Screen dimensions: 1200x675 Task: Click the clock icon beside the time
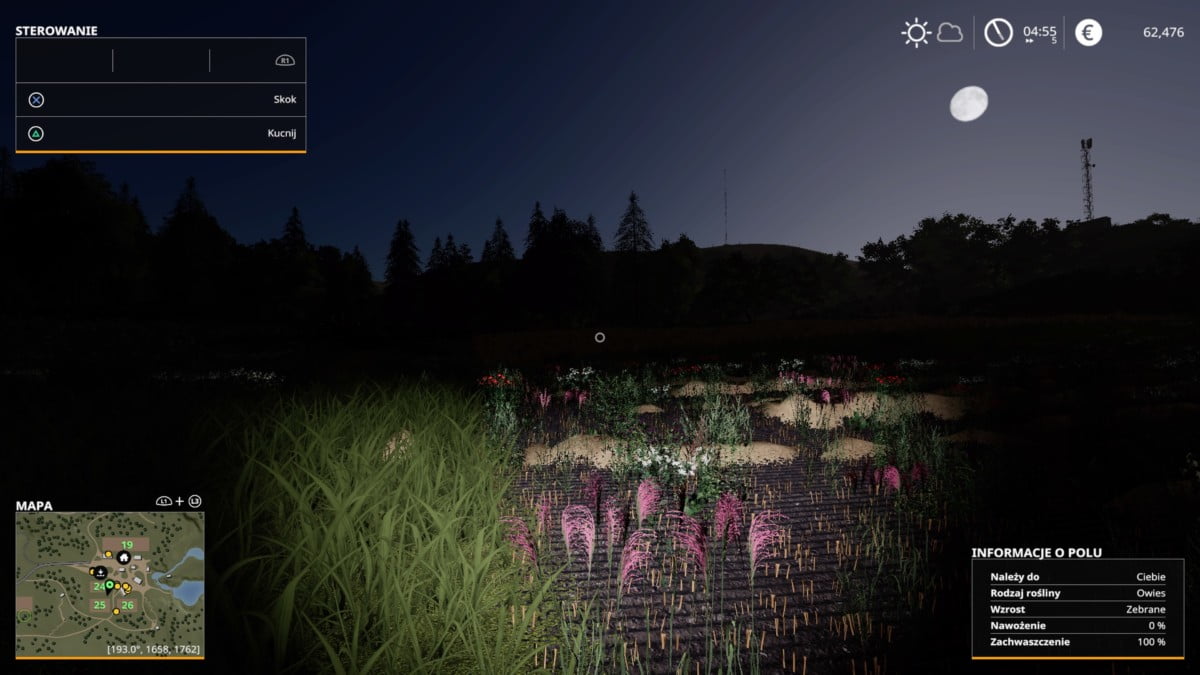pyautogui.click(x=998, y=33)
